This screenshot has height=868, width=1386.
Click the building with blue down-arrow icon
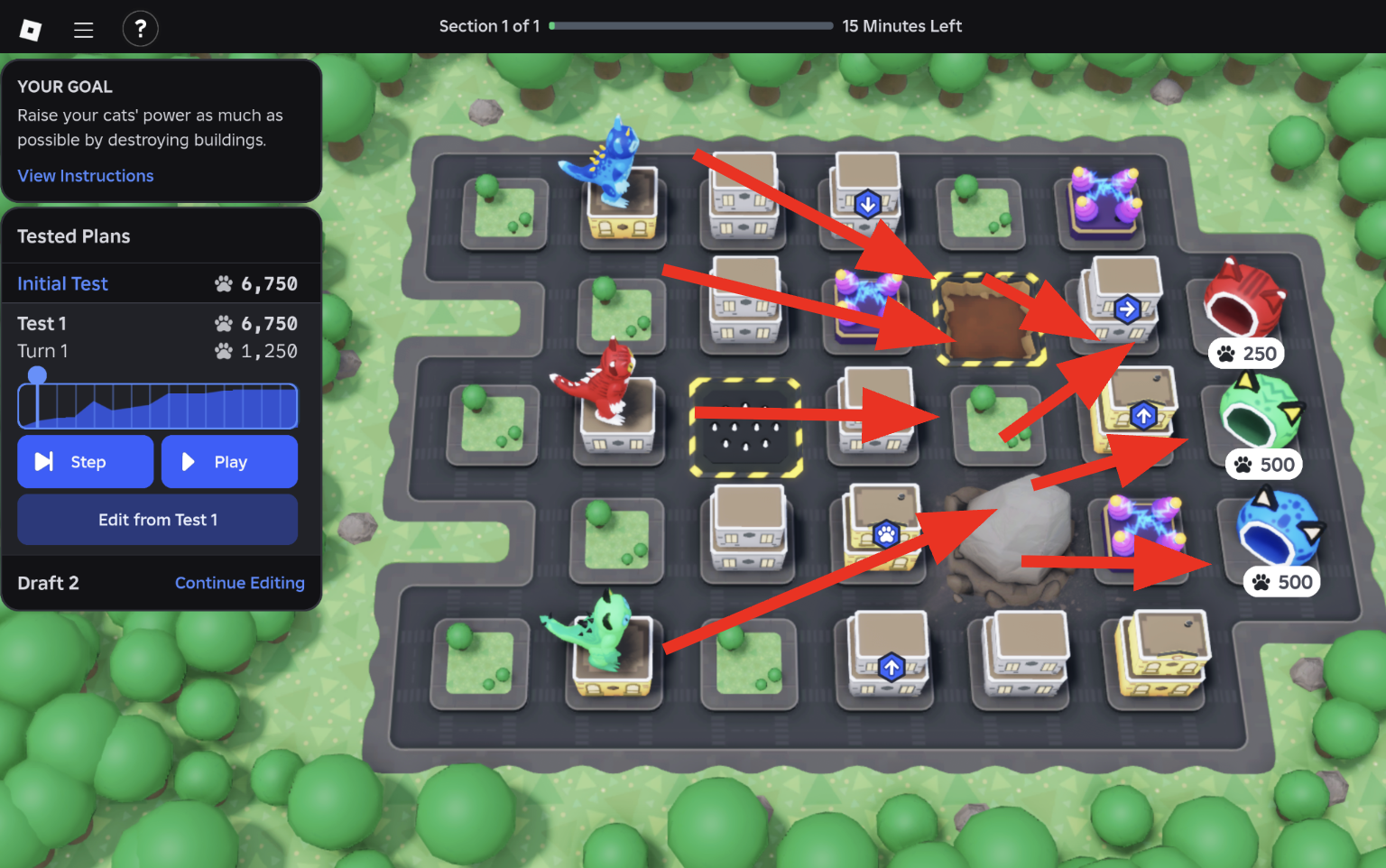click(867, 204)
